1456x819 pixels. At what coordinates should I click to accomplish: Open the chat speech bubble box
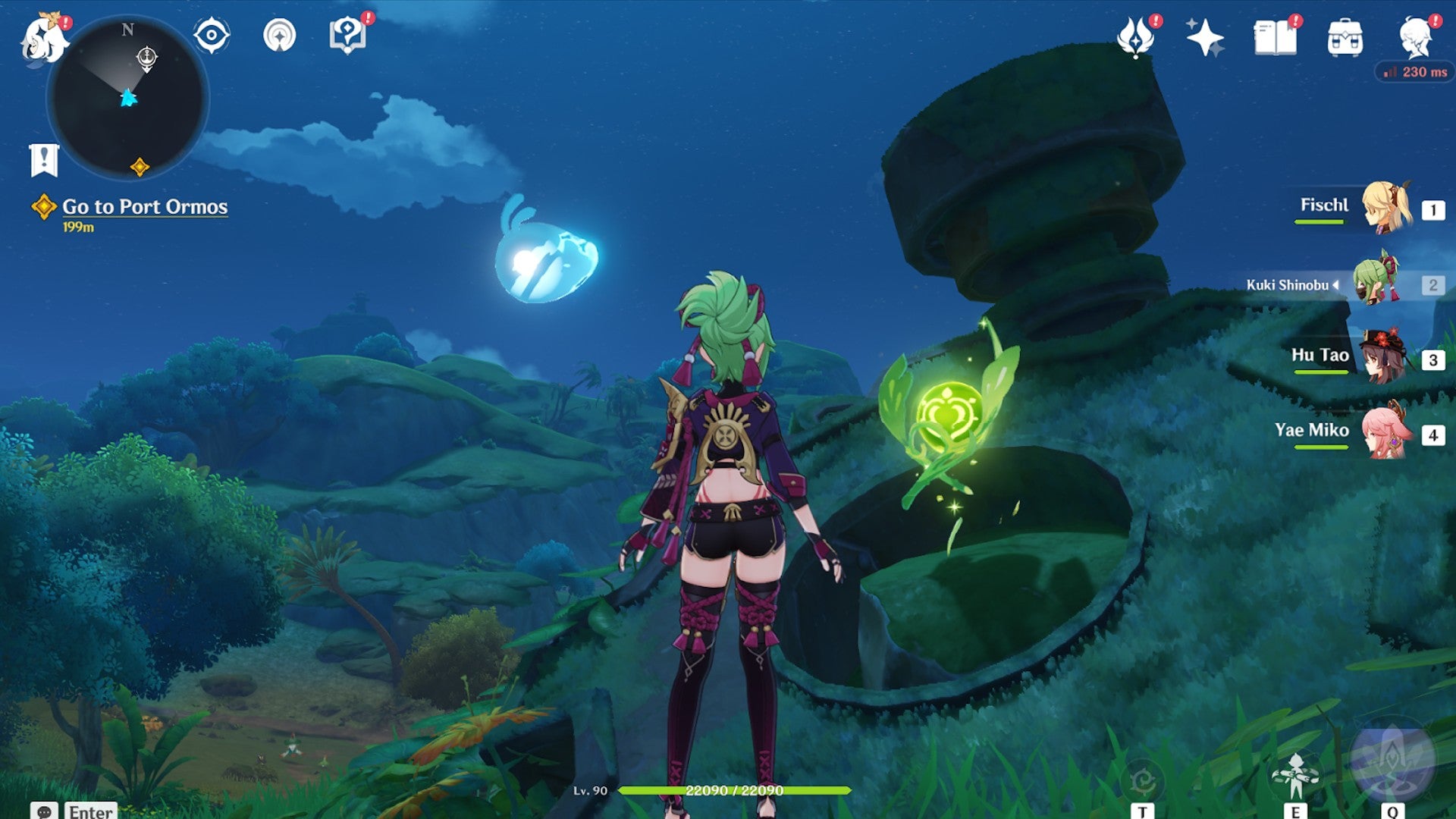click(45, 811)
